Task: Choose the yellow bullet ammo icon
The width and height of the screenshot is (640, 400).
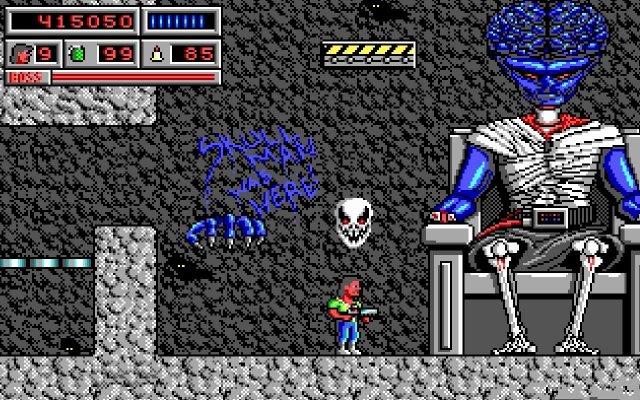Action: point(156,53)
